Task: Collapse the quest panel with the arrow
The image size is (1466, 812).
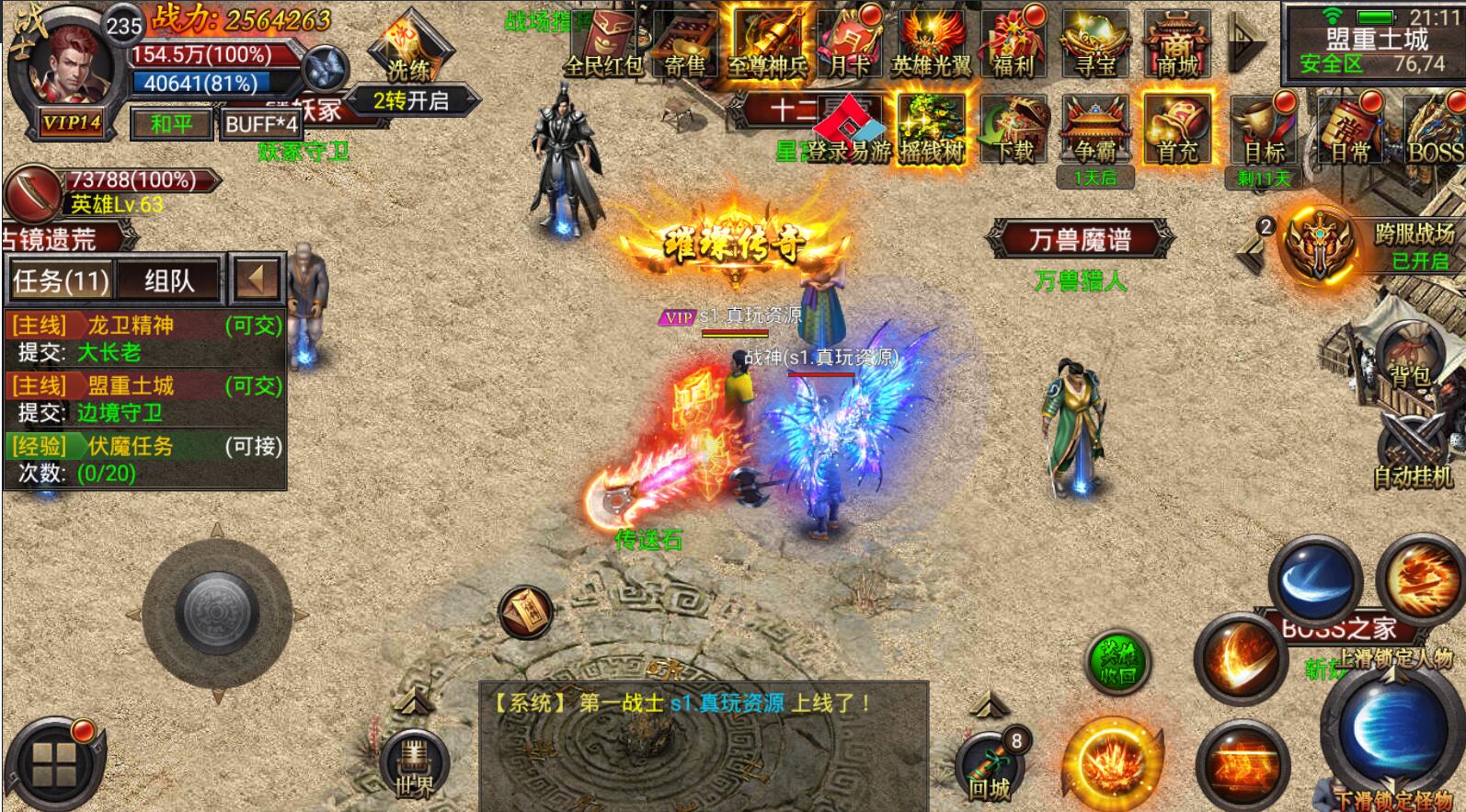Action: (x=256, y=279)
